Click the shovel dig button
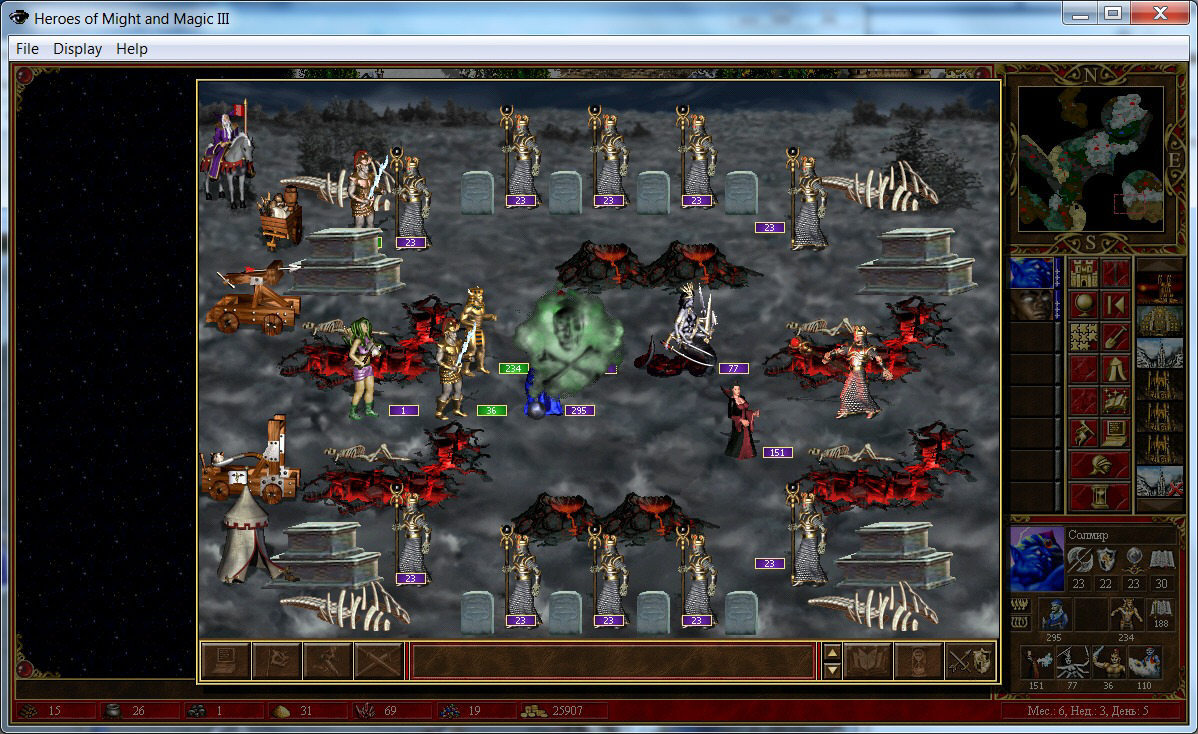 1116,337
